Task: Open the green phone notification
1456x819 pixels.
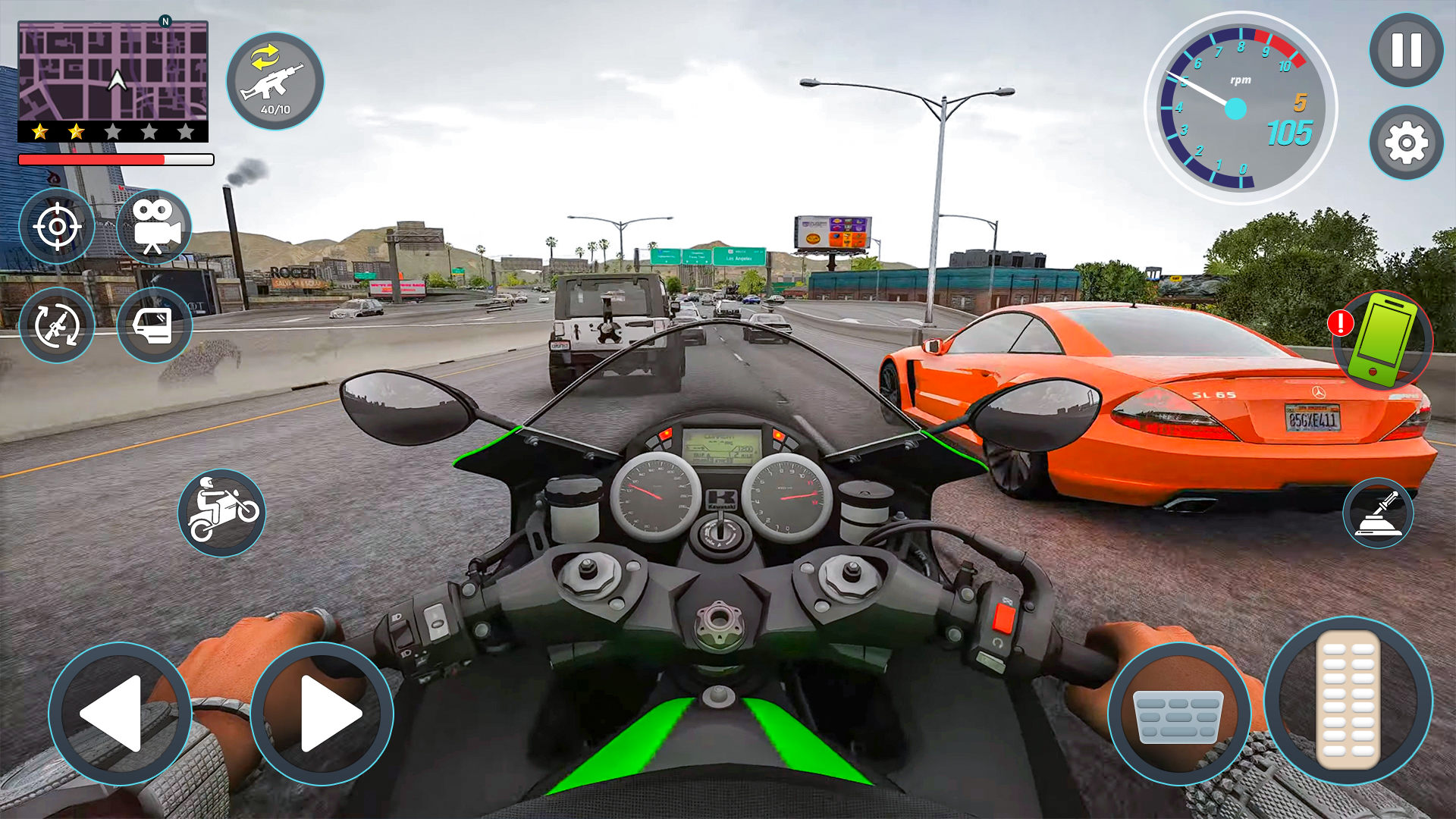Action: (x=1383, y=340)
